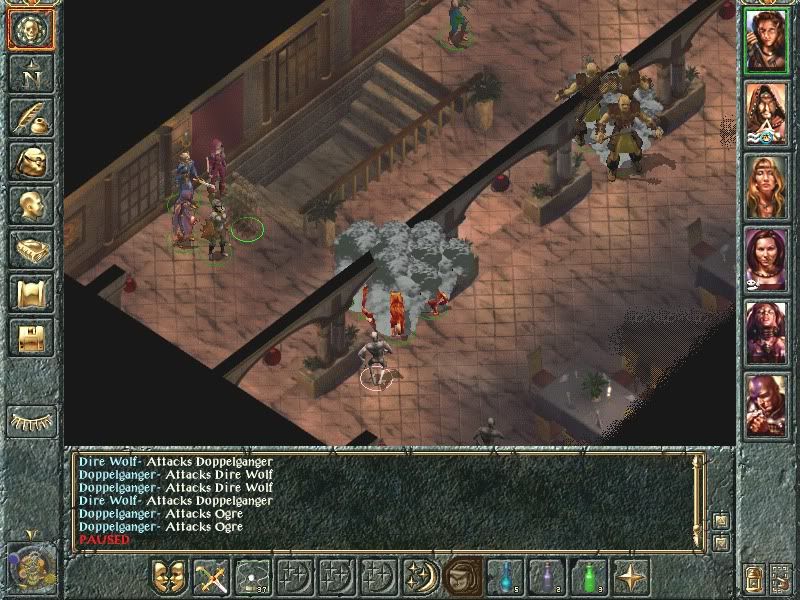
Task: Choose the blonde woman's portrait
Action: click(768, 185)
